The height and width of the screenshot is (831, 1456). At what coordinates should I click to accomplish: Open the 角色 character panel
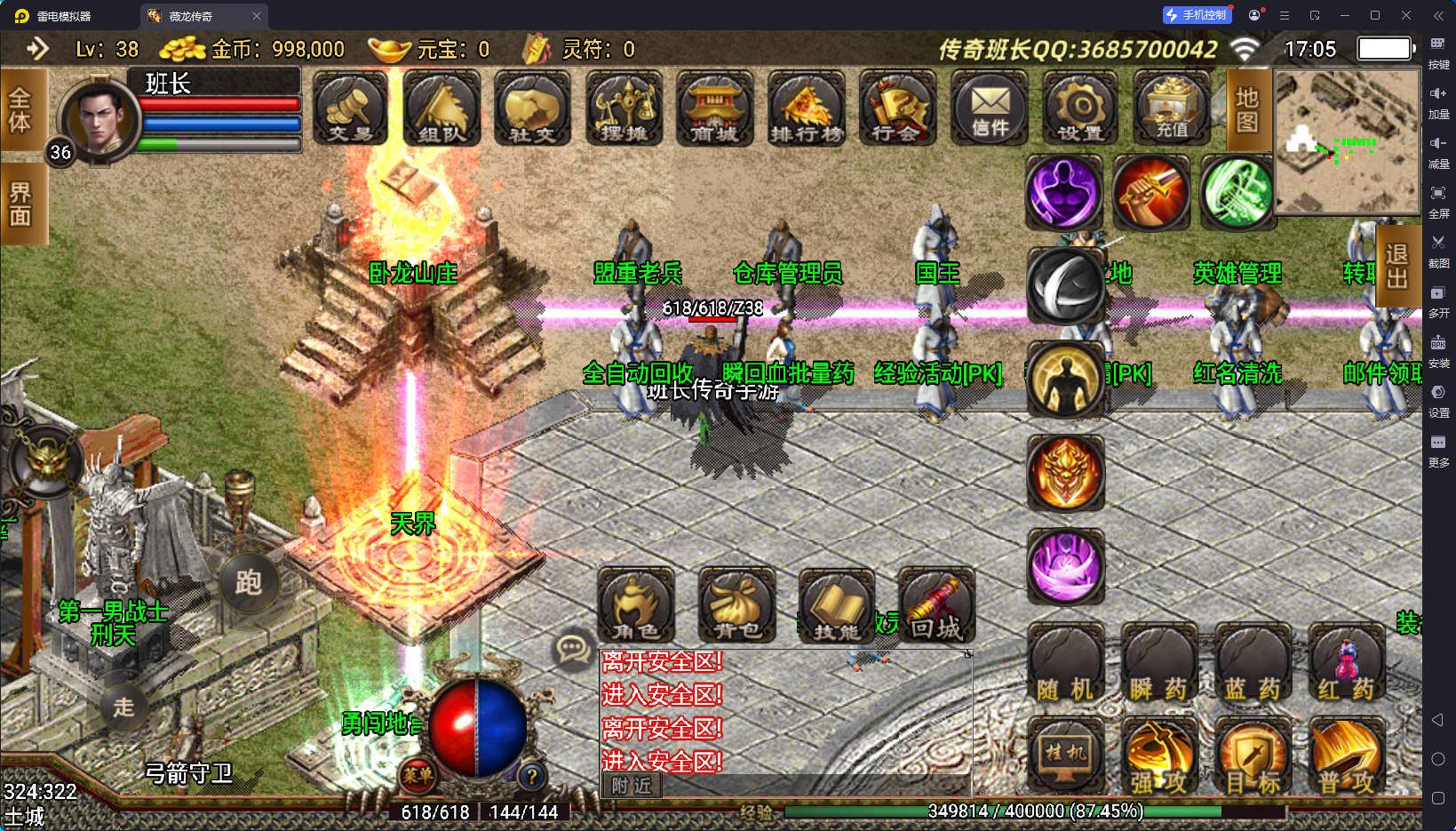tap(636, 606)
